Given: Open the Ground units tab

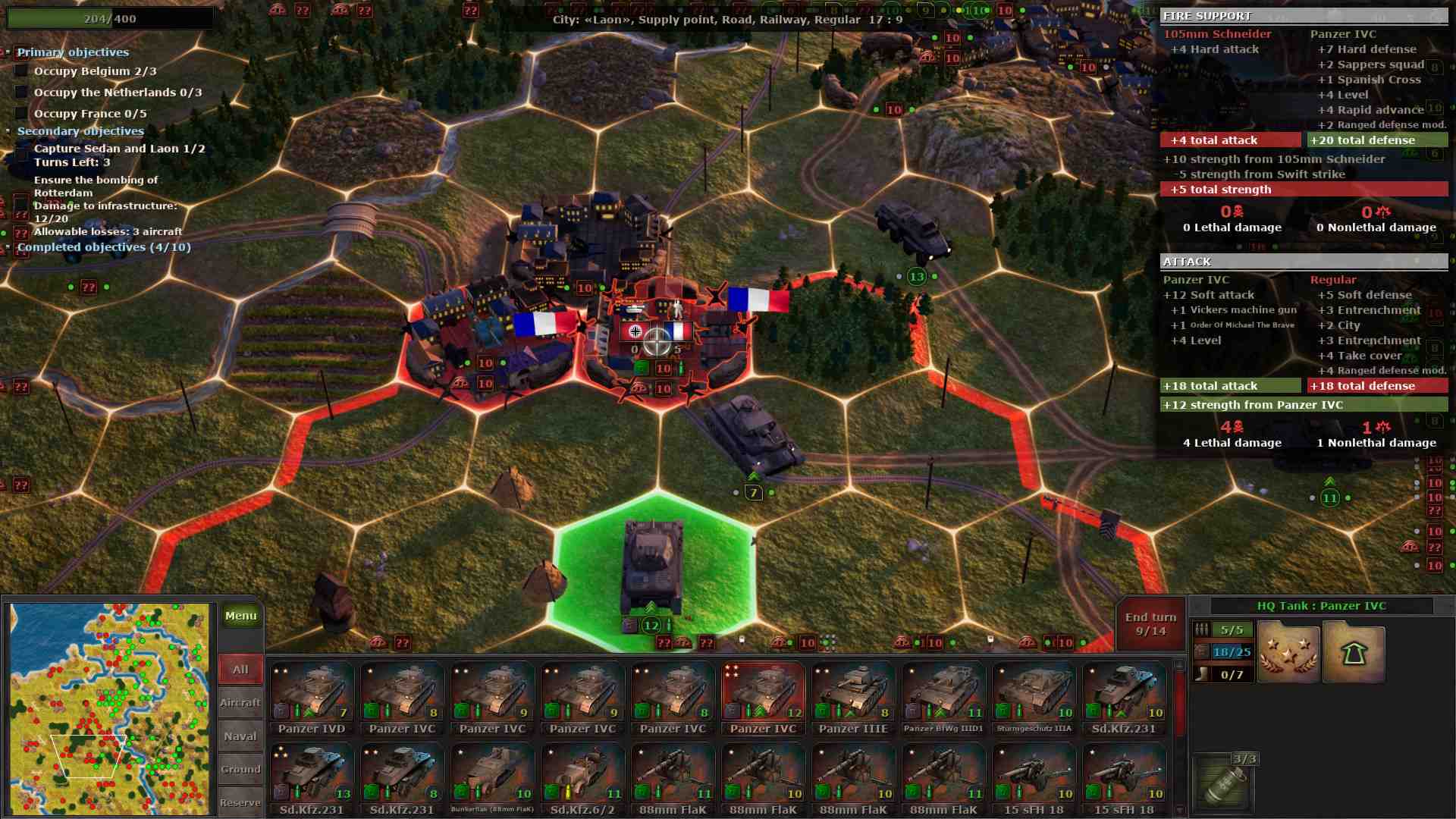Looking at the screenshot, I should click(x=240, y=768).
